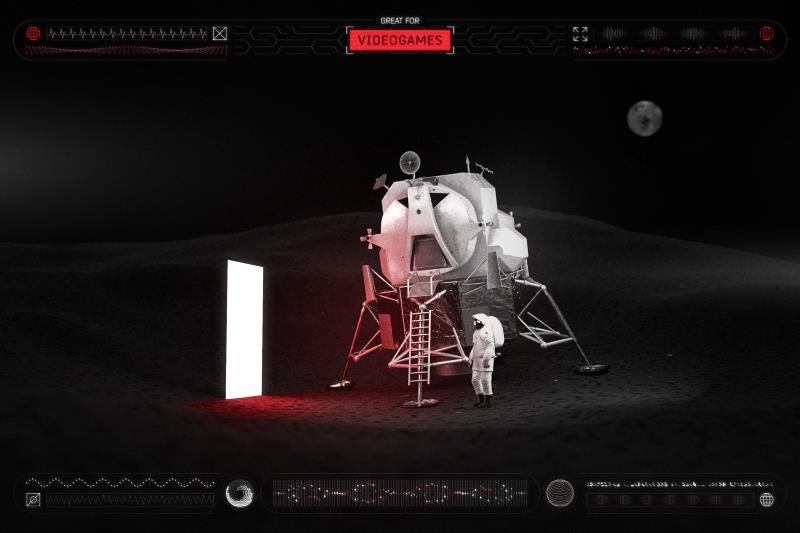Screen dimensions: 800x533
Task: Close the panel with the crossed-box icon
Action: tap(220, 33)
